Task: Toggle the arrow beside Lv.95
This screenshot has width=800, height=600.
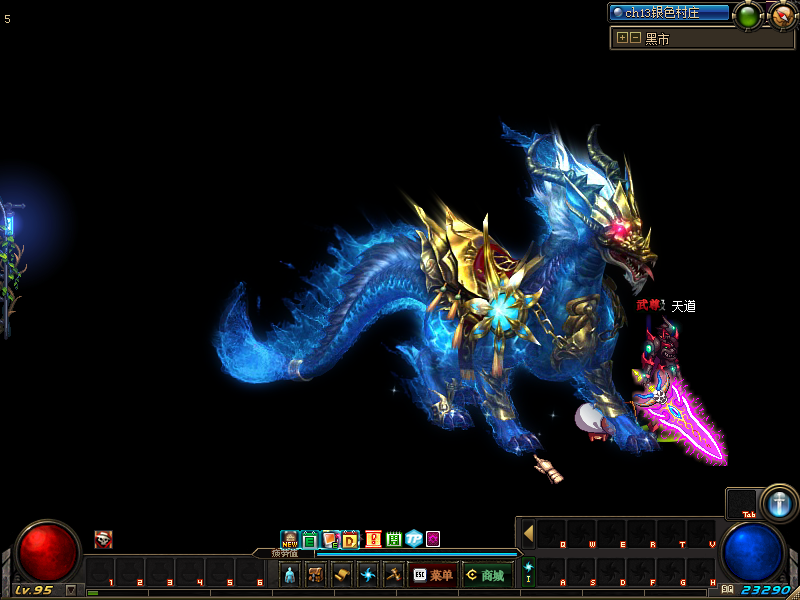Action: pos(71,590)
